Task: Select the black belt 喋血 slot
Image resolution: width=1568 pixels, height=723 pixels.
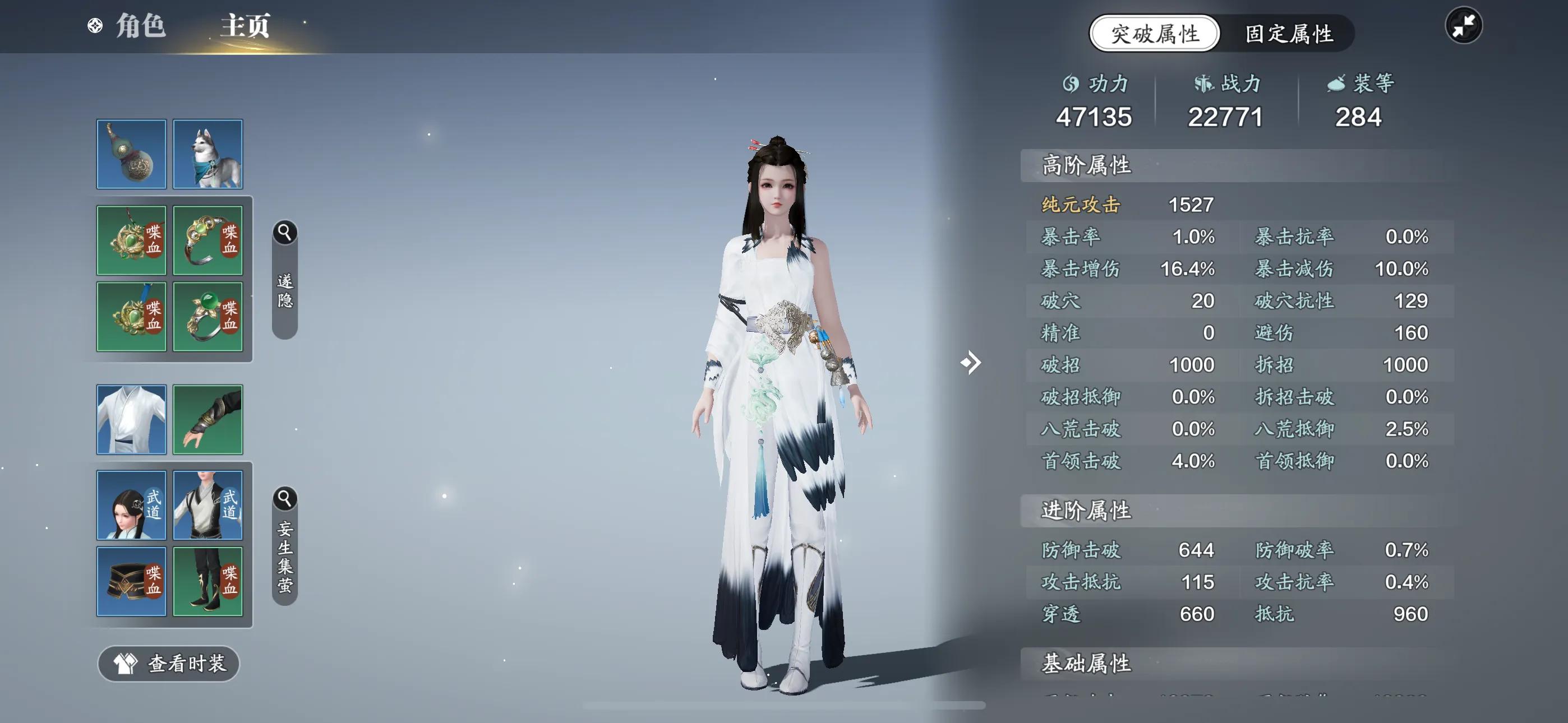Action: (x=131, y=581)
